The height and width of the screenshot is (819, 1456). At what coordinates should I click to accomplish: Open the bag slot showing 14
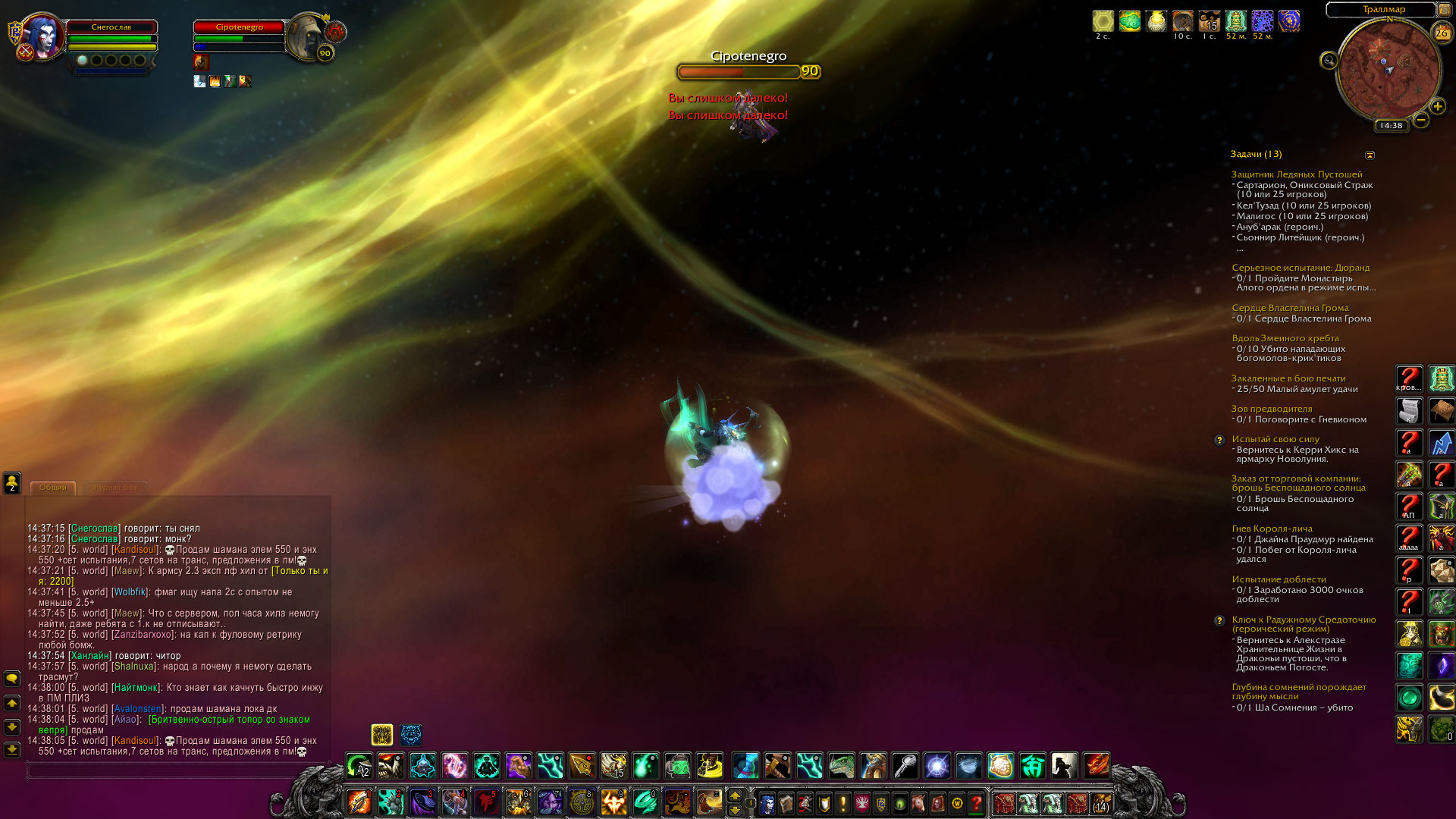(x=1101, y=802)
